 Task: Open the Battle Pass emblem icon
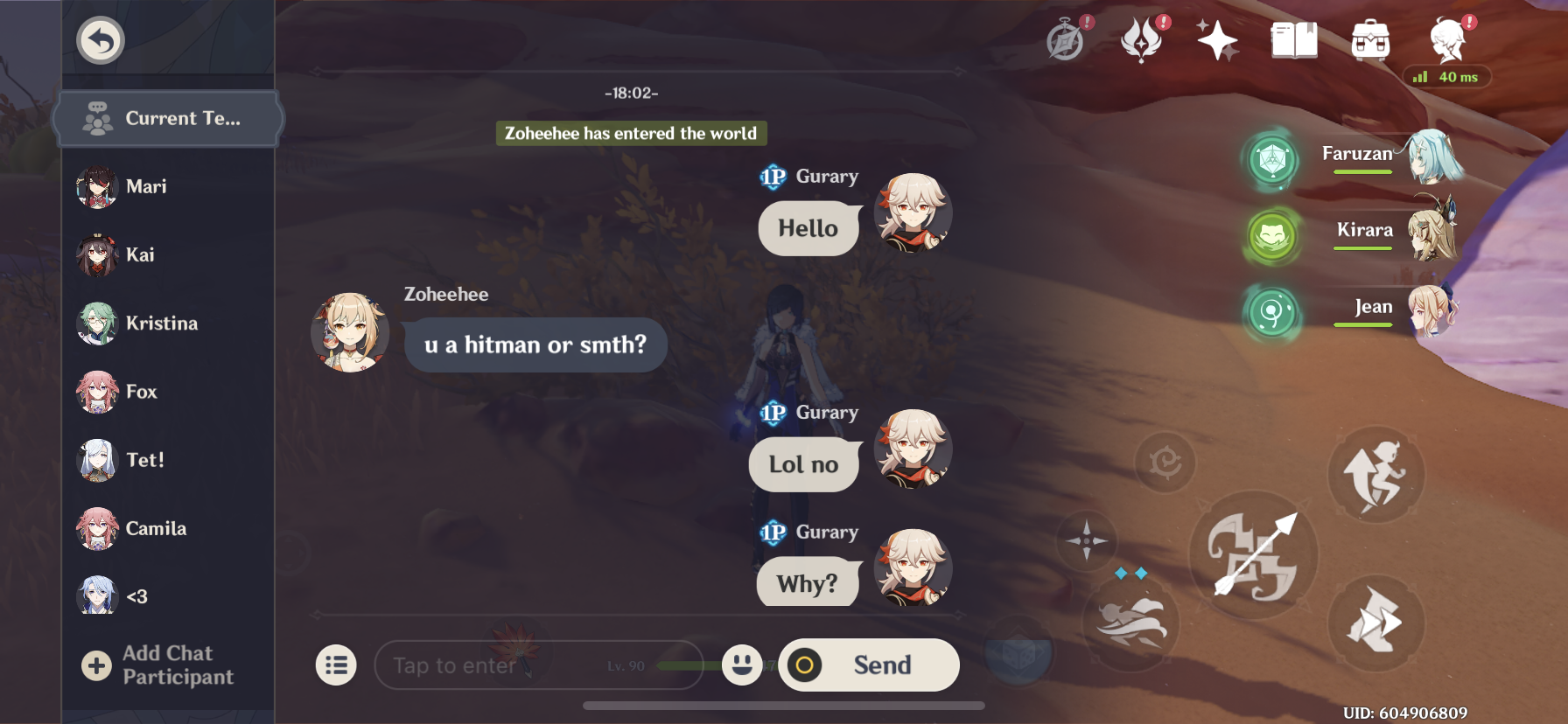pos(1140,40)
